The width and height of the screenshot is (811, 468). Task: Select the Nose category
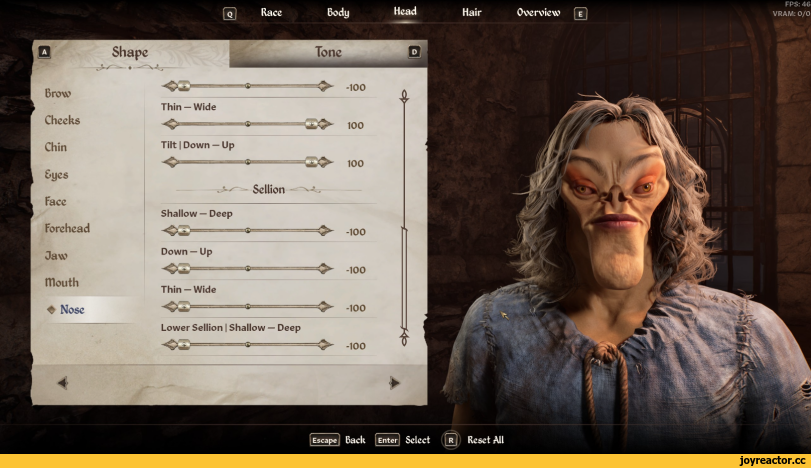[72, 309]
